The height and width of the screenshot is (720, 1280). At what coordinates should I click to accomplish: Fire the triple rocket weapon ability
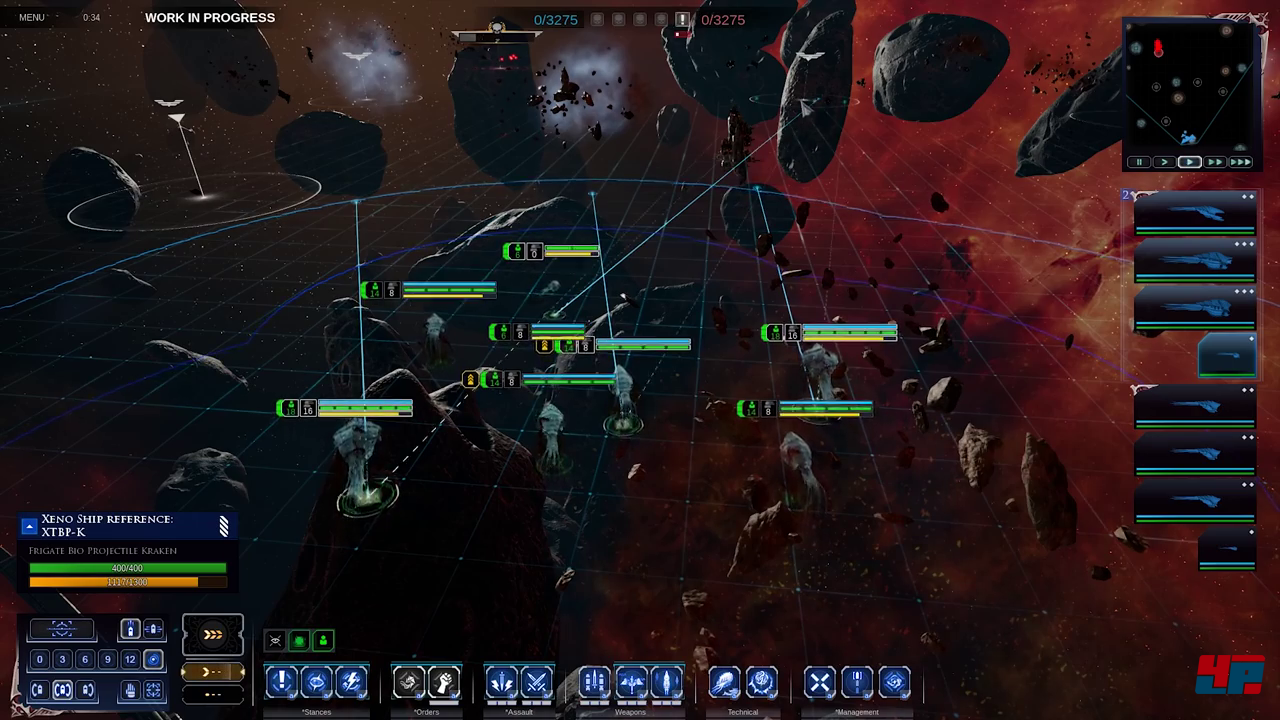[x=594, y=682]
